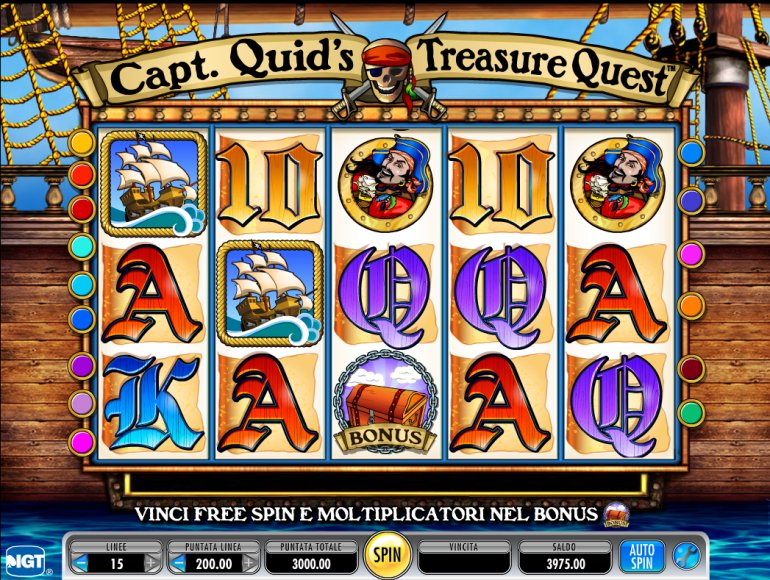Increase the number of Linee
This screenshot has width=770, height=580.
pyautogui.click(x=152, y=565)
